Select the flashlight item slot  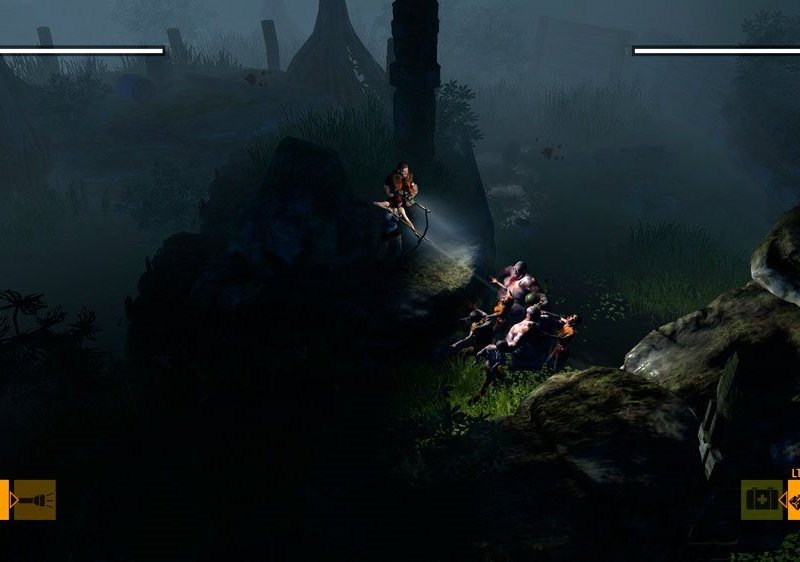34,500
